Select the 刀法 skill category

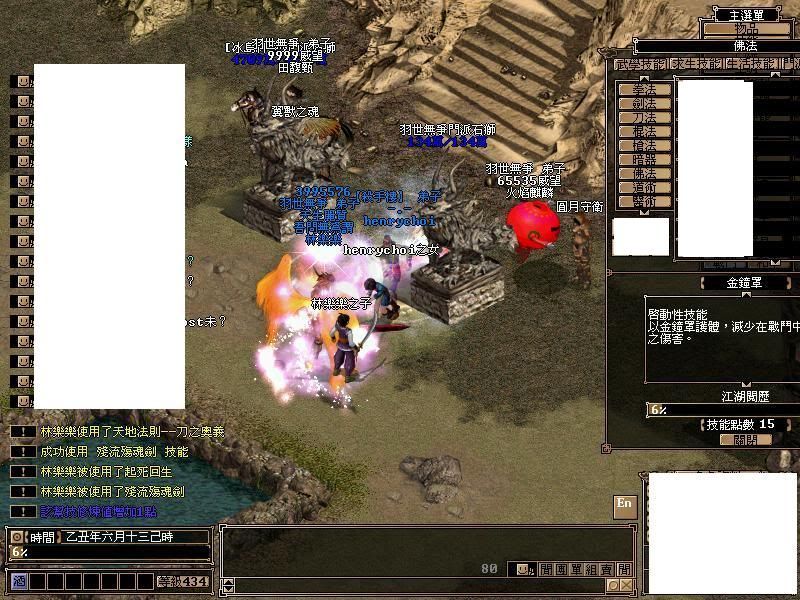click(645, 117)
